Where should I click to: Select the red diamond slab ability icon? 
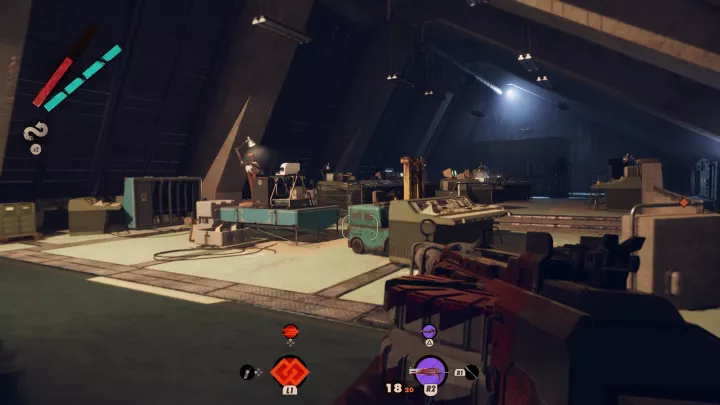[x=290, y=371]
